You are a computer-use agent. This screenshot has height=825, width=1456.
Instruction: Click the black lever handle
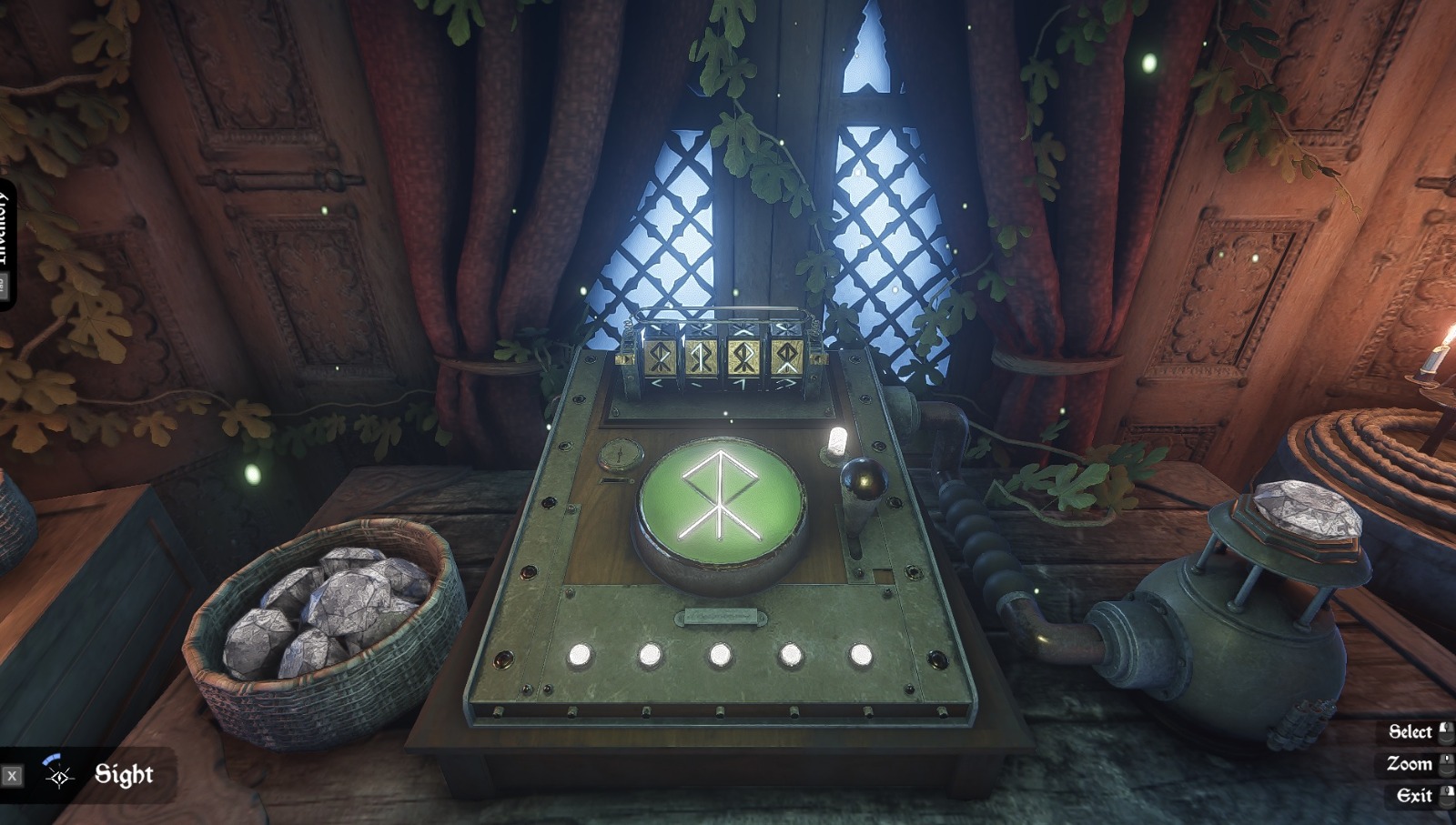pyautogui.click(x=863, y=478)
